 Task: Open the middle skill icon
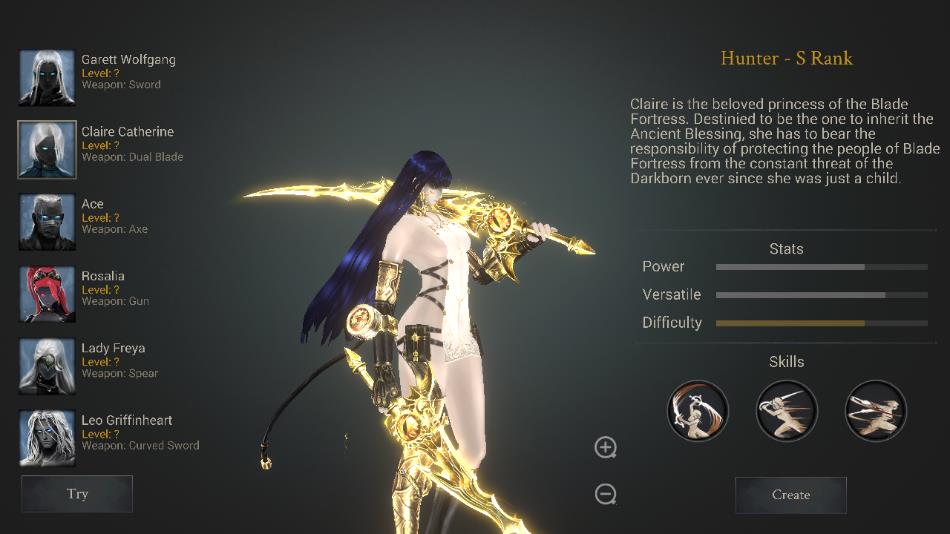coord(786,410)
